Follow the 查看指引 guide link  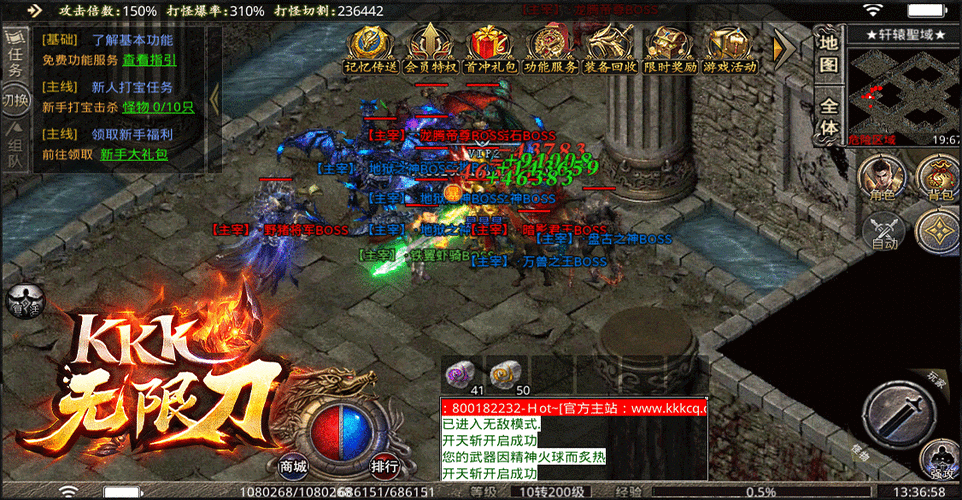pyautogui.click(x=150, y=60)
